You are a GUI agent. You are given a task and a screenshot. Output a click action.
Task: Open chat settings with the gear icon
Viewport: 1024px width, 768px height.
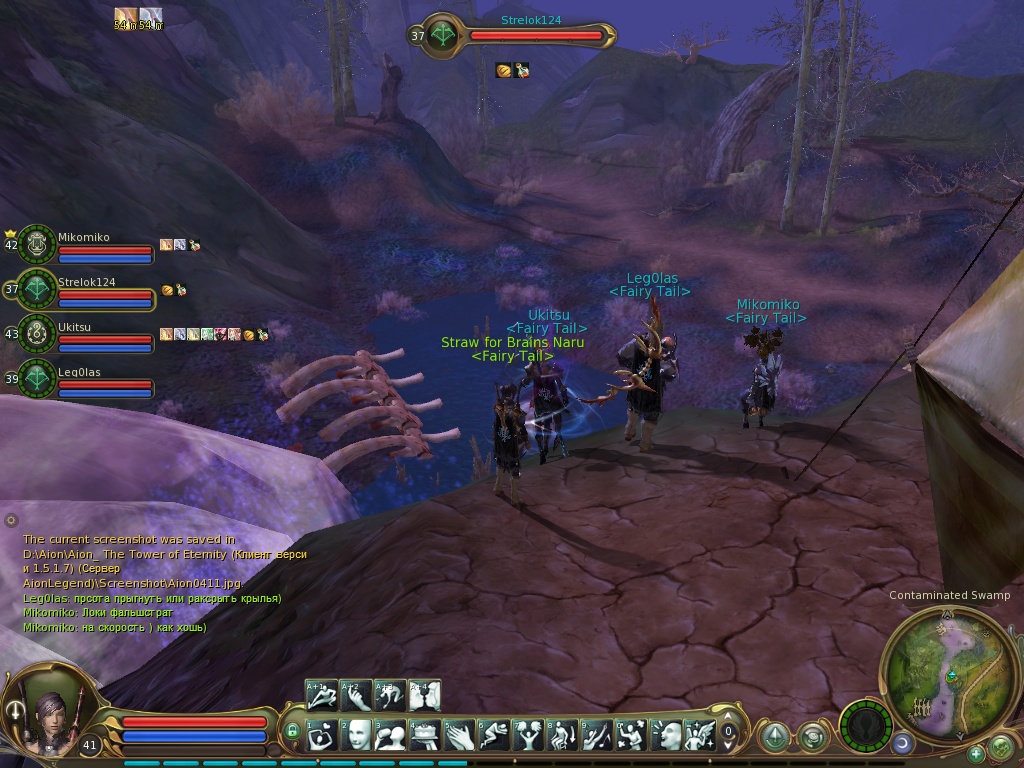click(x=11, y=520)
